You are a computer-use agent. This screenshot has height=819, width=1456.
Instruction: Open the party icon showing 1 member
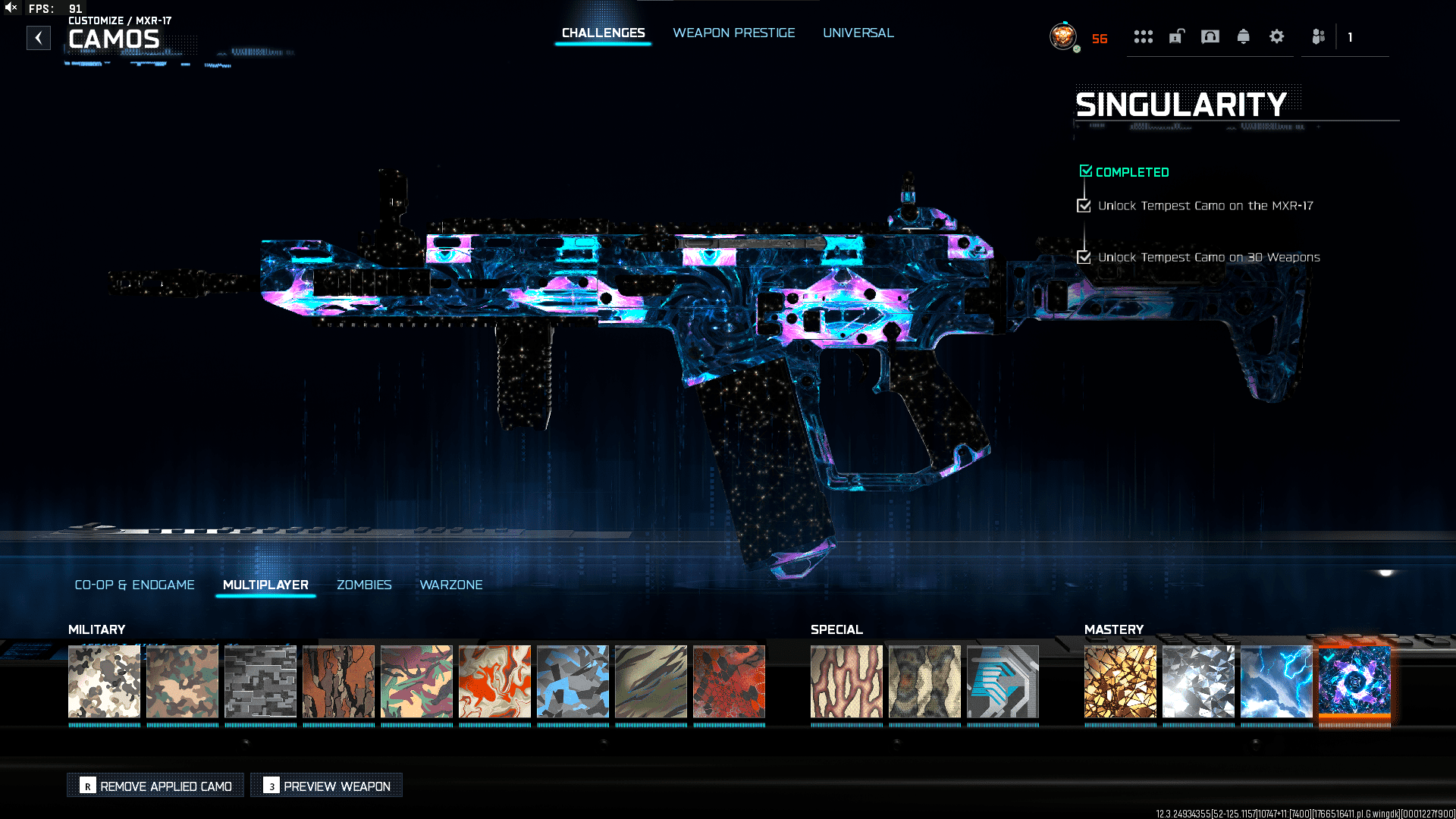[1317, 36]
